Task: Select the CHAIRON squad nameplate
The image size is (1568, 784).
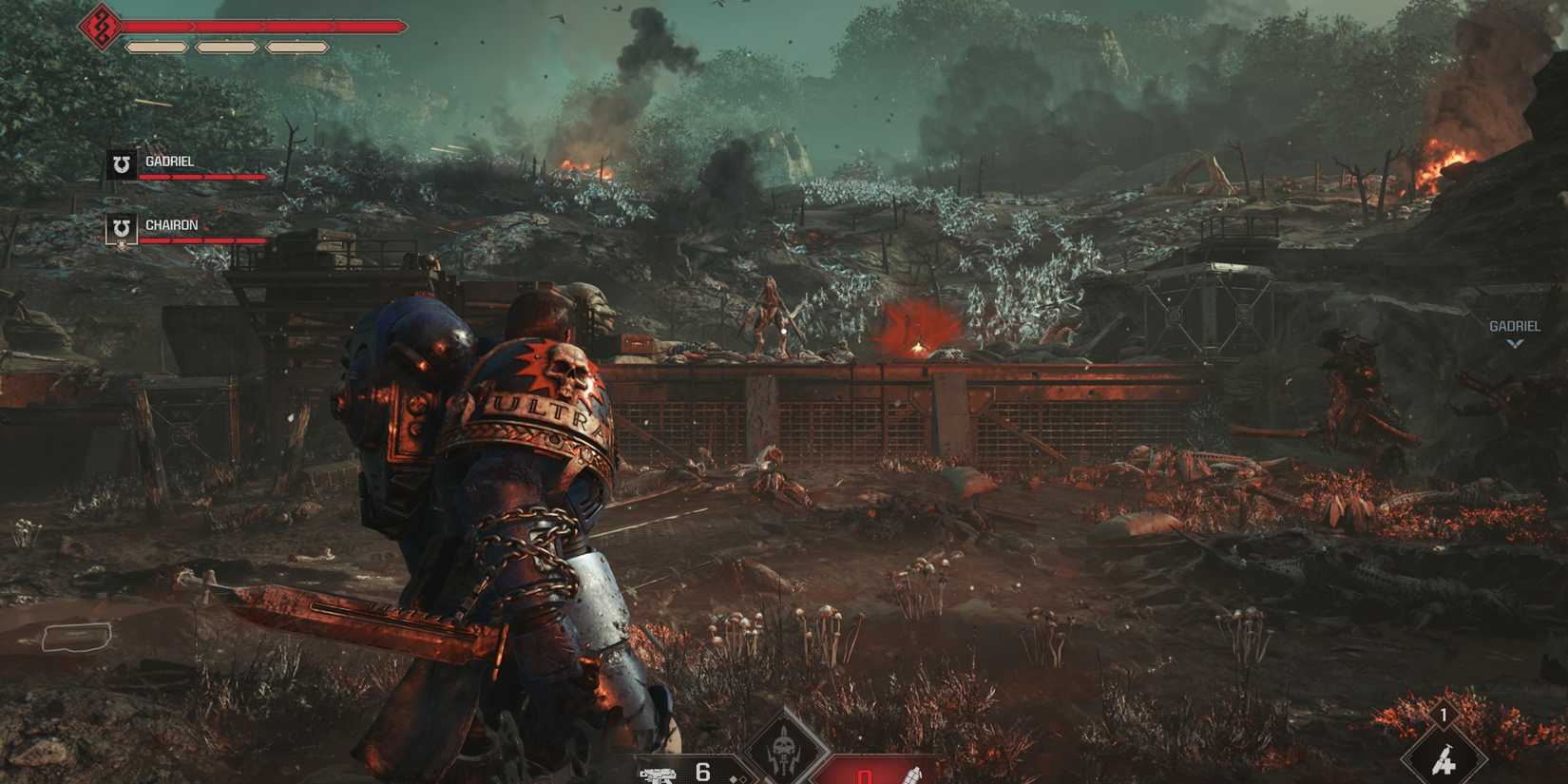Action: tap(172, 224)
